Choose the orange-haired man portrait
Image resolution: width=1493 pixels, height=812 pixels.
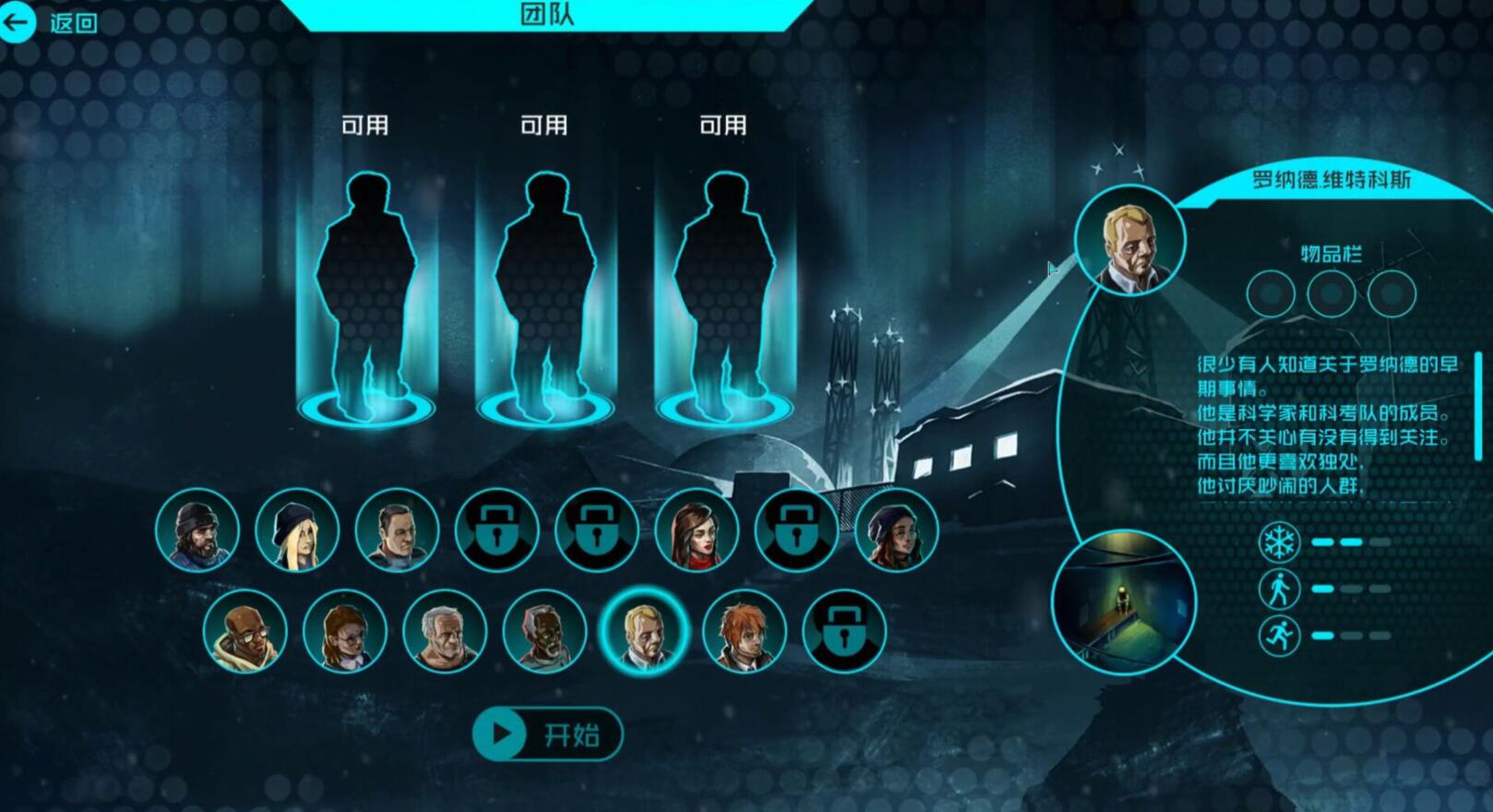click(744, 631)
